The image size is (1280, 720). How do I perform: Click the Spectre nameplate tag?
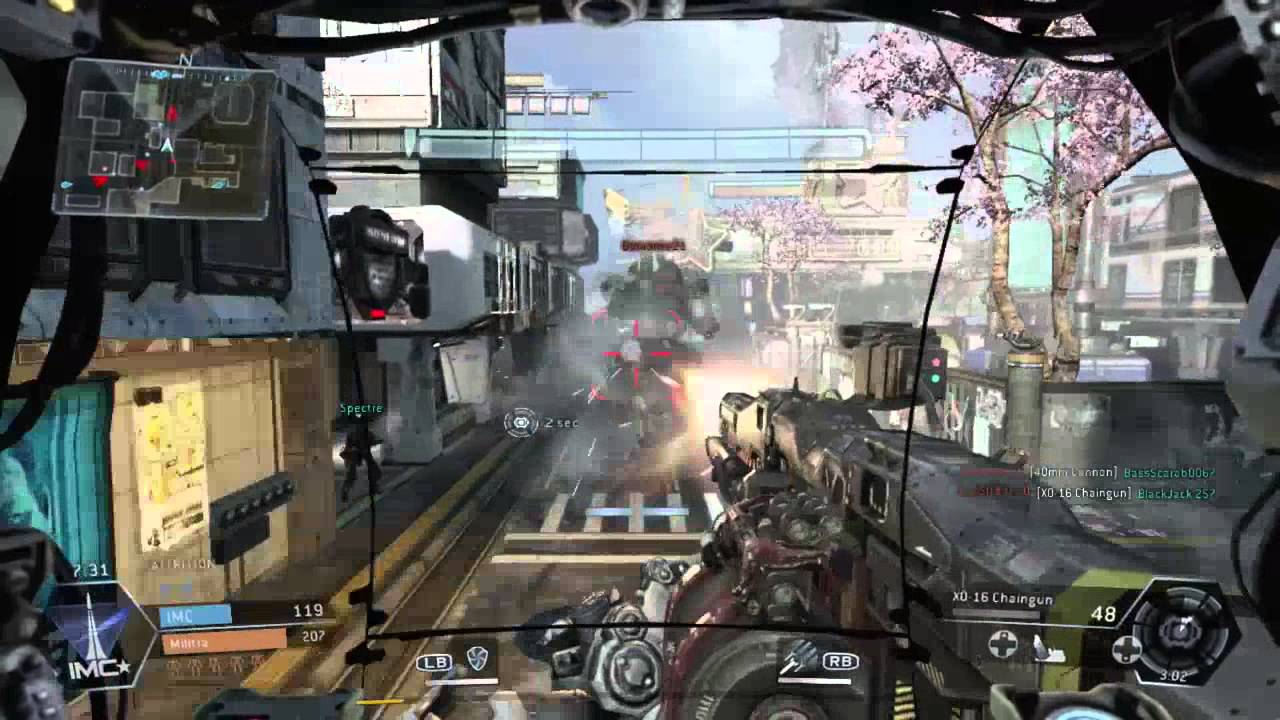point(359,408)
